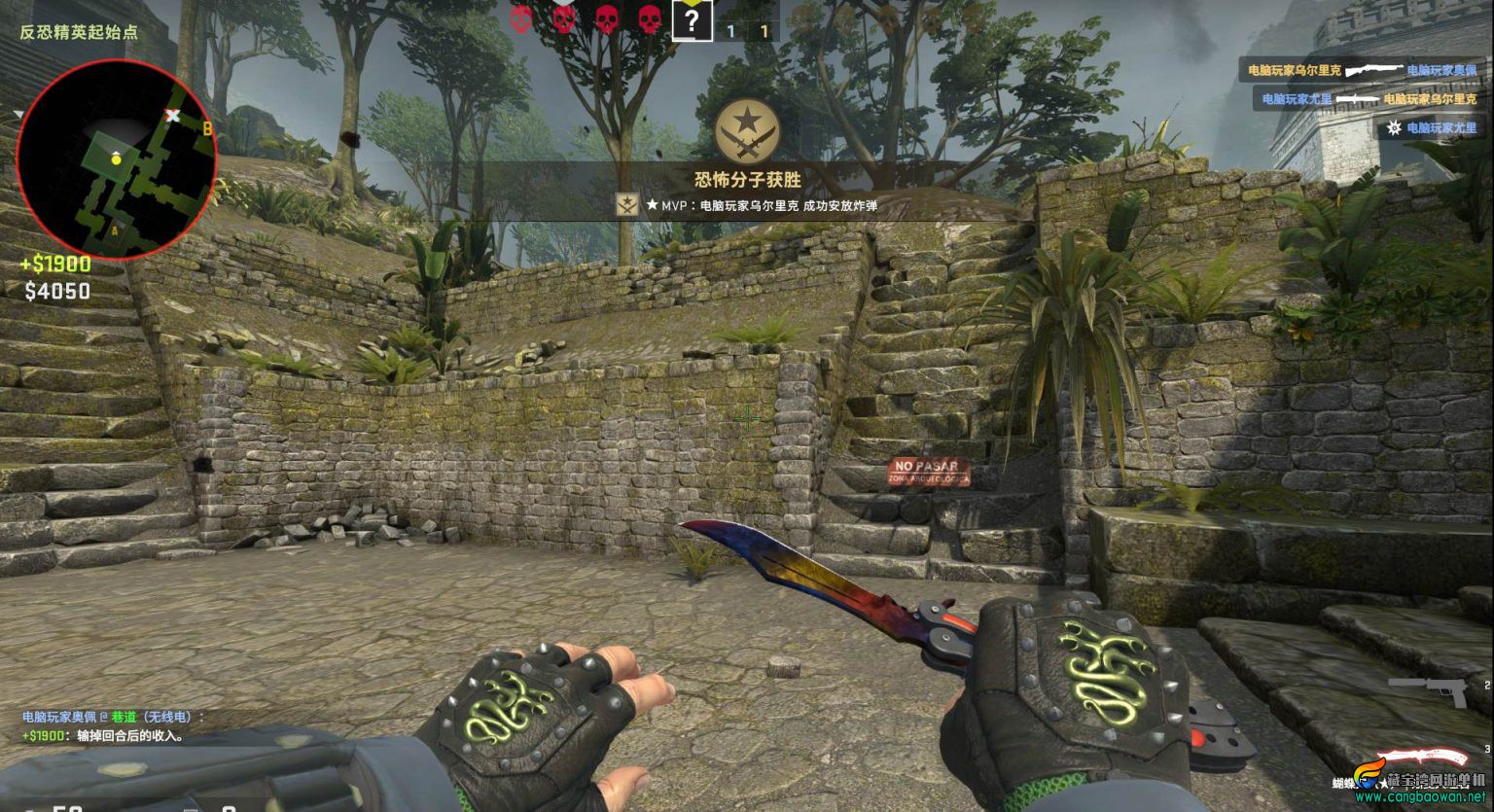Viewport: 1494px width, 812px height.
Task: Click the circular radar minimap
Action: tap(115, 160)
